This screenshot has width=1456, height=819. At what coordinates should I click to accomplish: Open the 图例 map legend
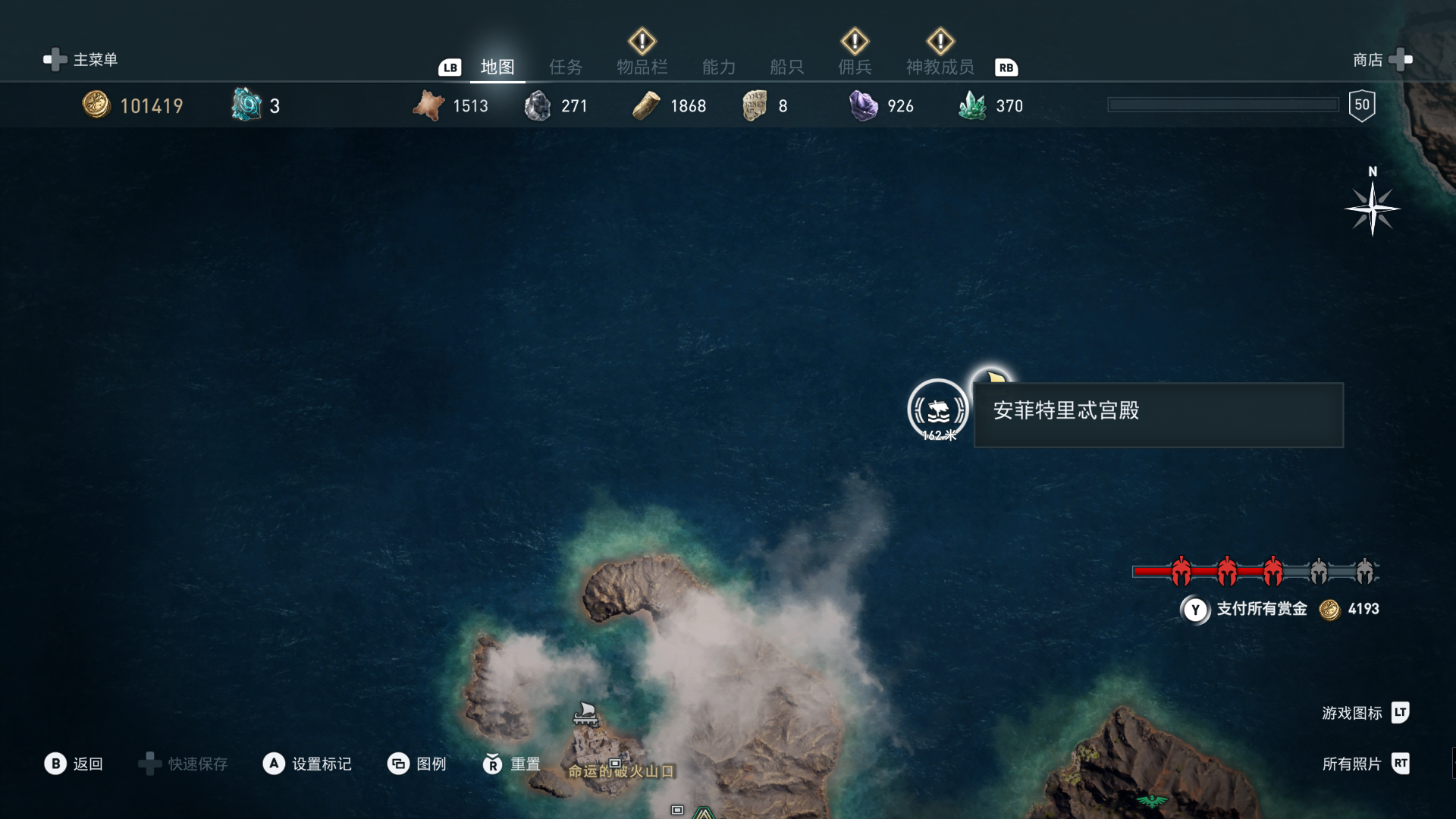click(416, 764)
